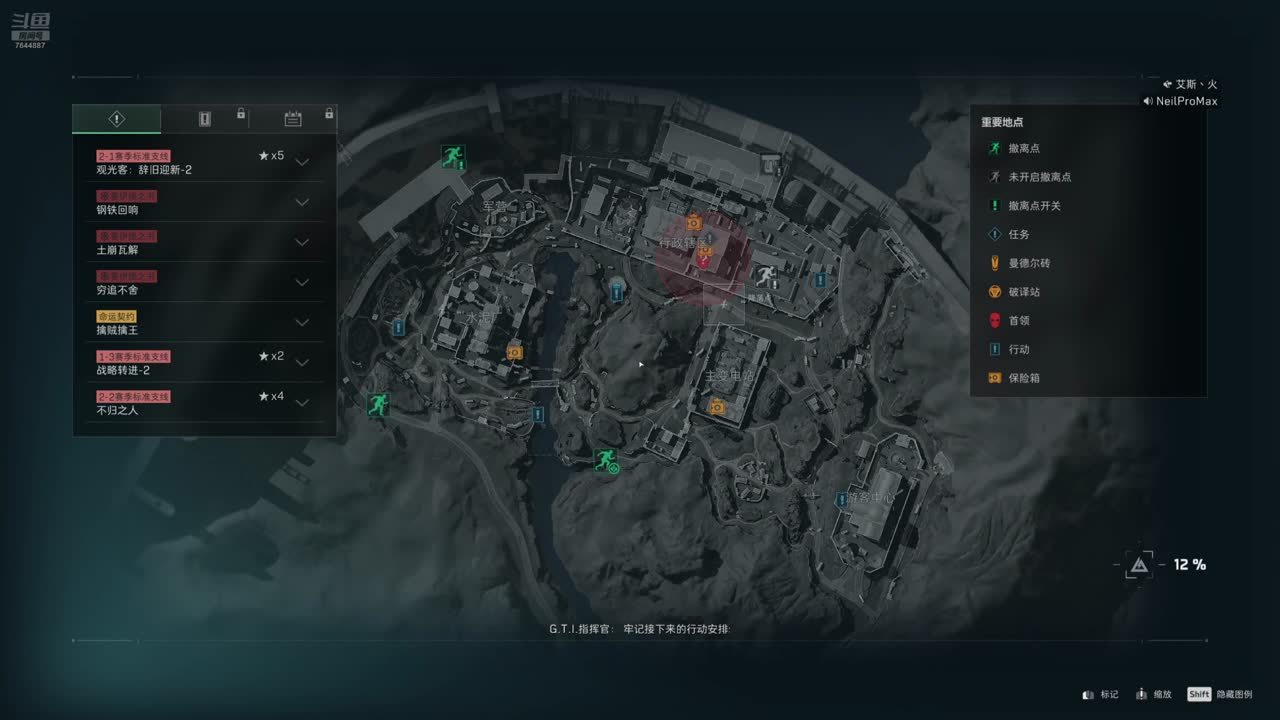Image resolution: width=1280 pixels, height=720 pixels.
Task: Expand the 土崩瓦解 mission entry
Action: (302, 242)
